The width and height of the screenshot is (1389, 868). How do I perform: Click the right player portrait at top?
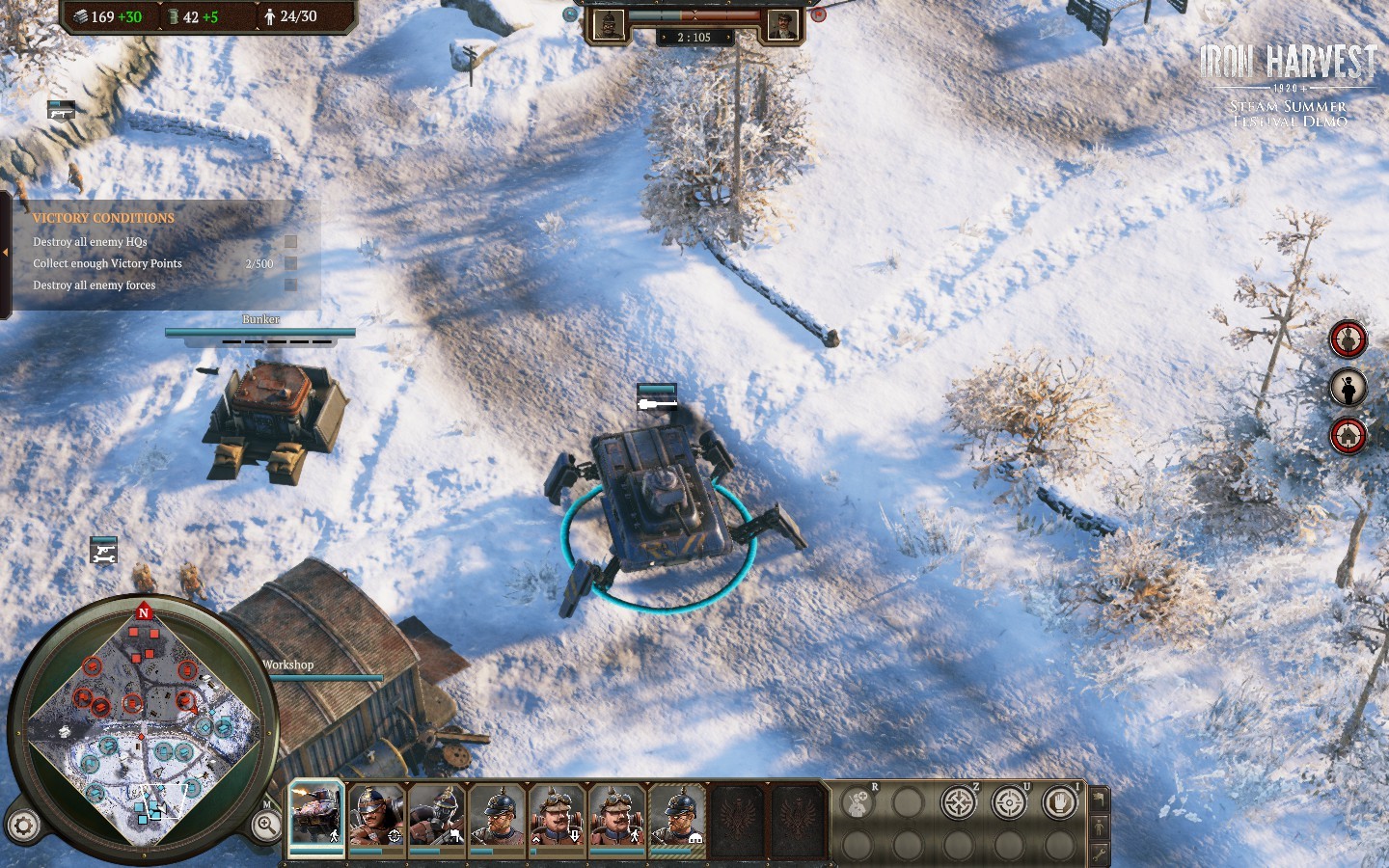pyautogui.click(x=781, y=25)
